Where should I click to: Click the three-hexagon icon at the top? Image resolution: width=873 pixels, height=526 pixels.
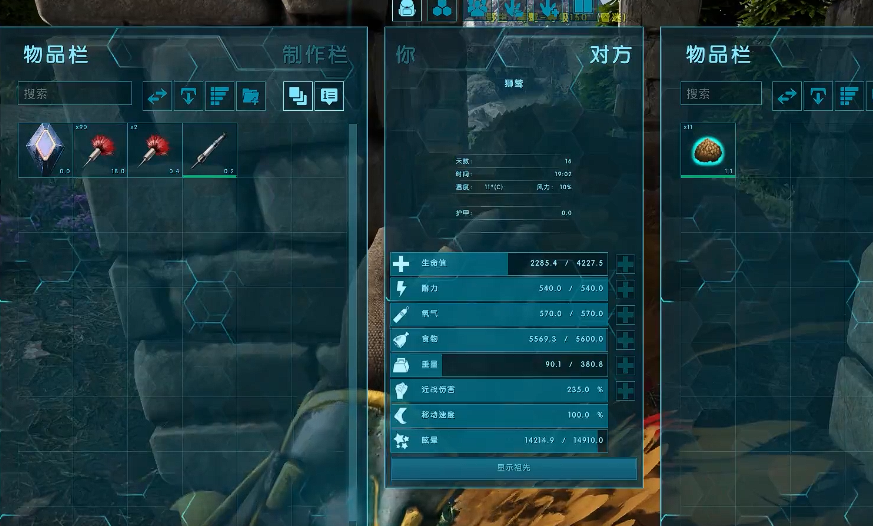coord(442,10)
